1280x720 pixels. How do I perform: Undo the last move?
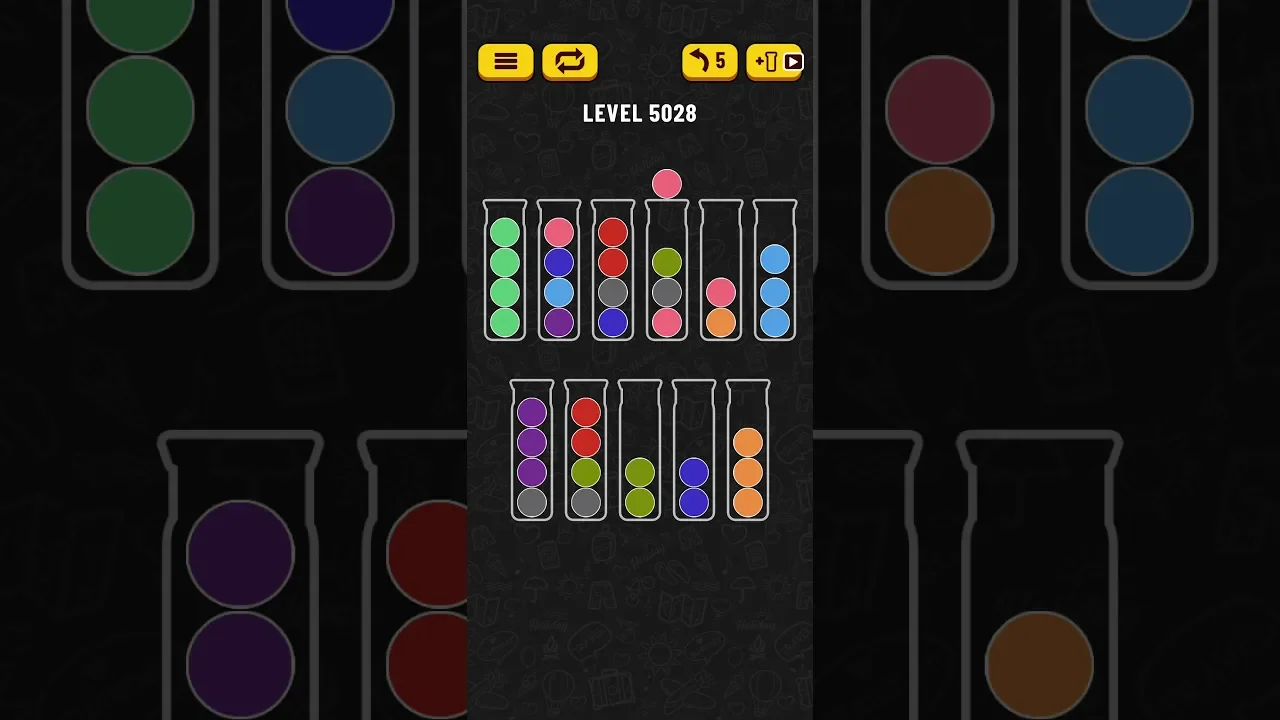(x=709, y=62)
